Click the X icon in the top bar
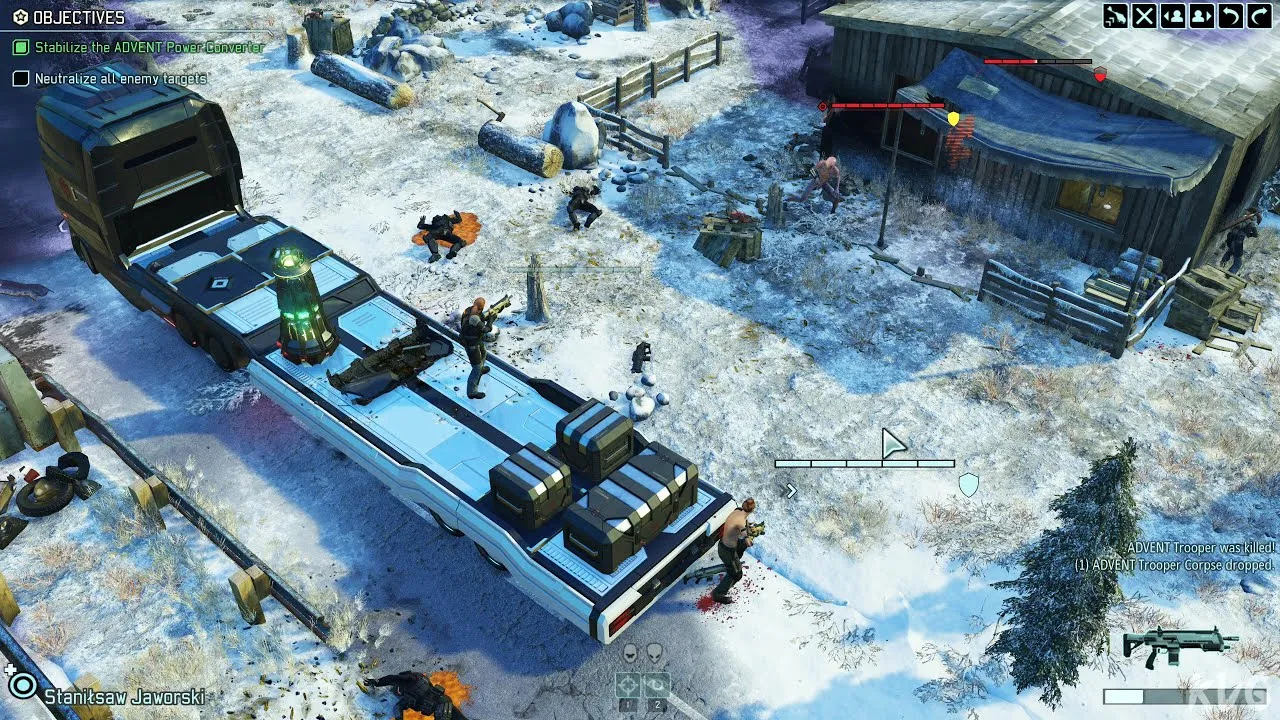 click(1144, 16)
